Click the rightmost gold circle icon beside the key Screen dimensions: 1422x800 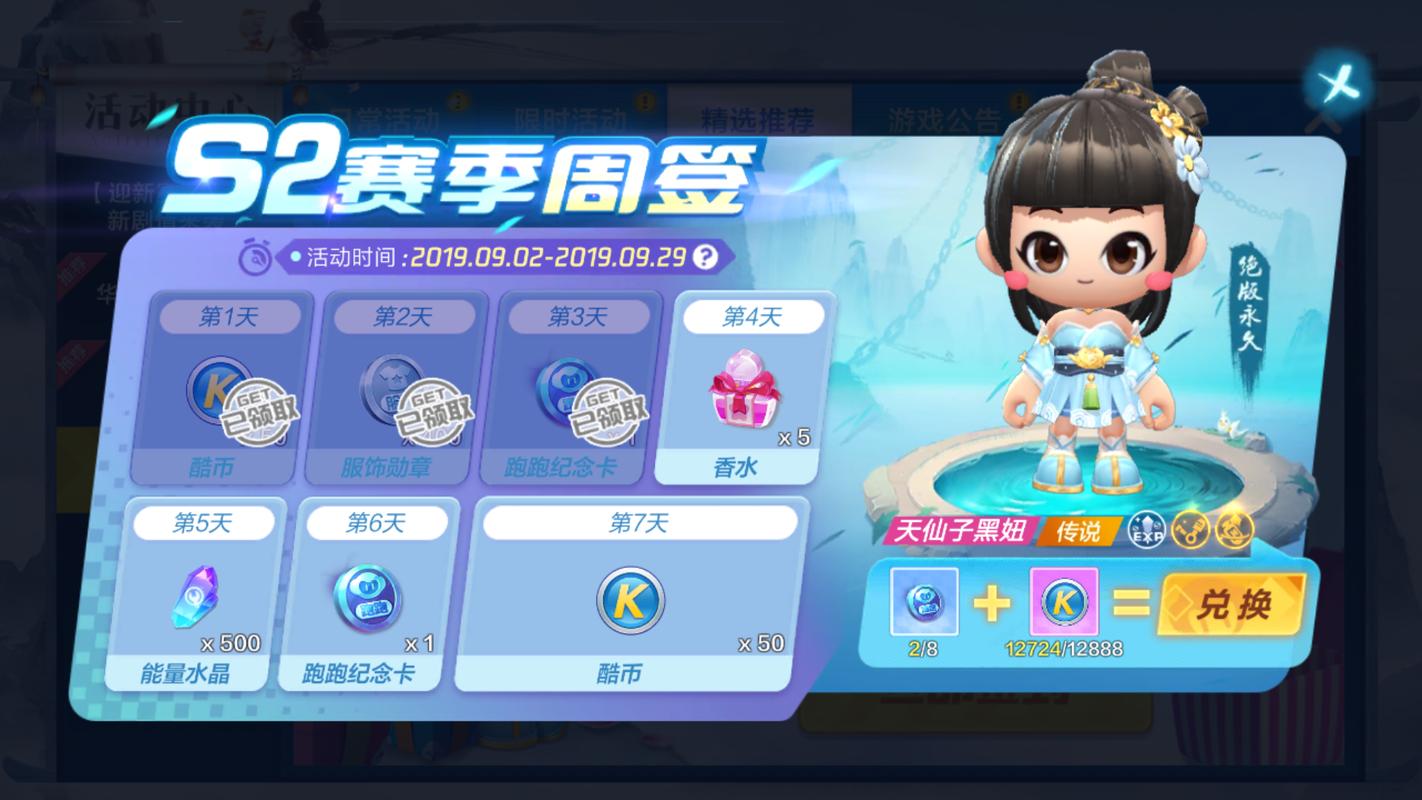(1235, 531)
